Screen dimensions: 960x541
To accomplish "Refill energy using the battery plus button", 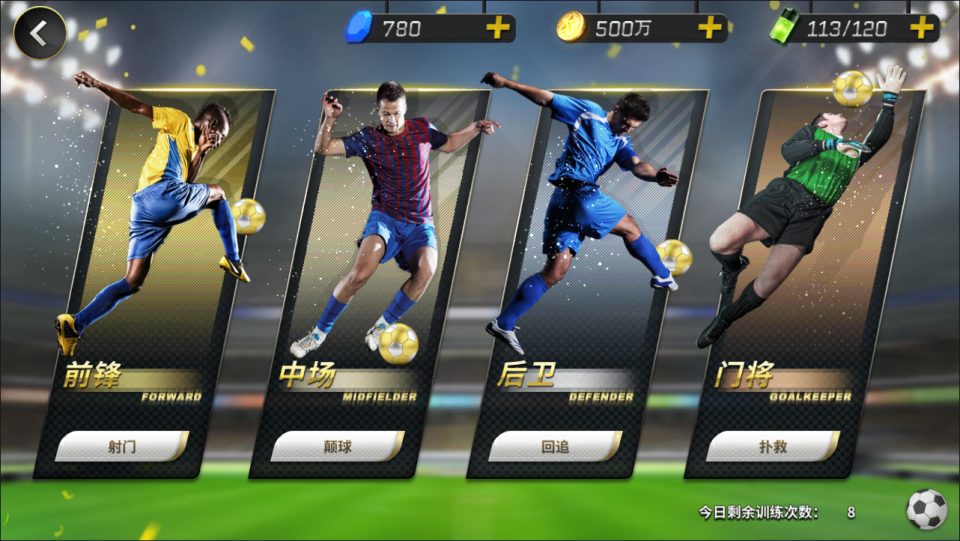I will 921,28.
